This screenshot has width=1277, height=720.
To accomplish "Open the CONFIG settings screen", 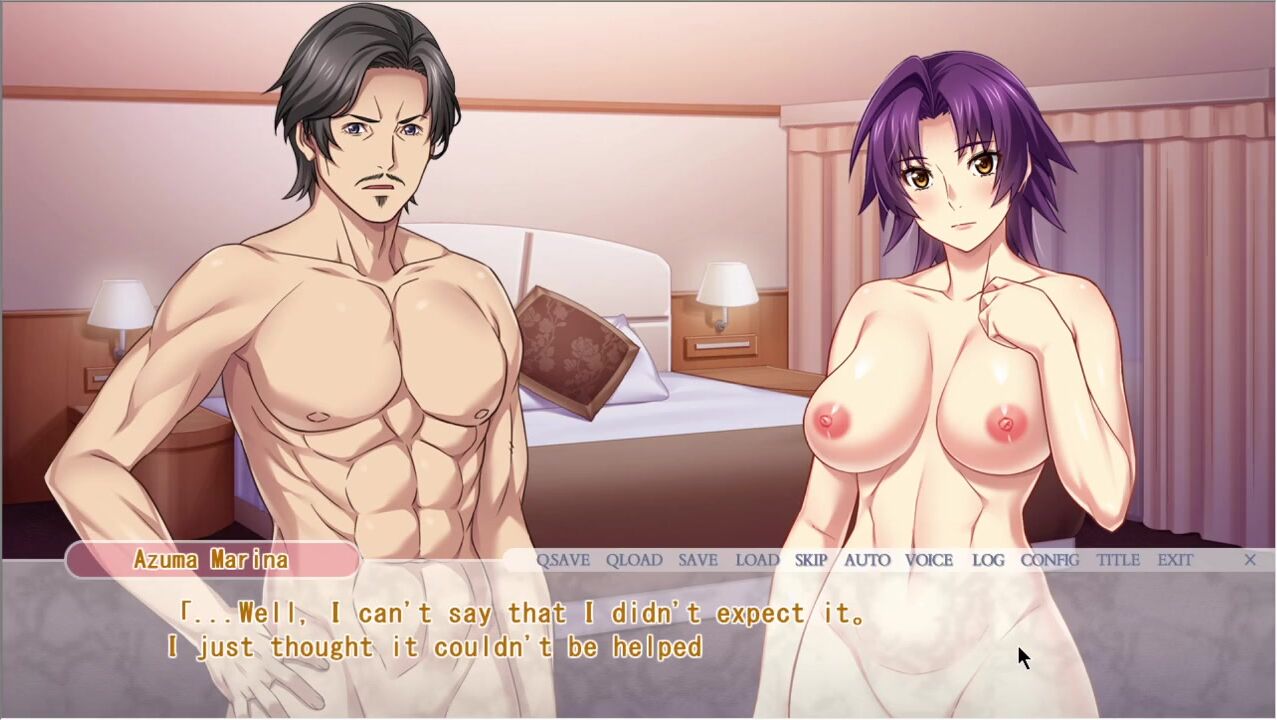I will point(1050,560).
